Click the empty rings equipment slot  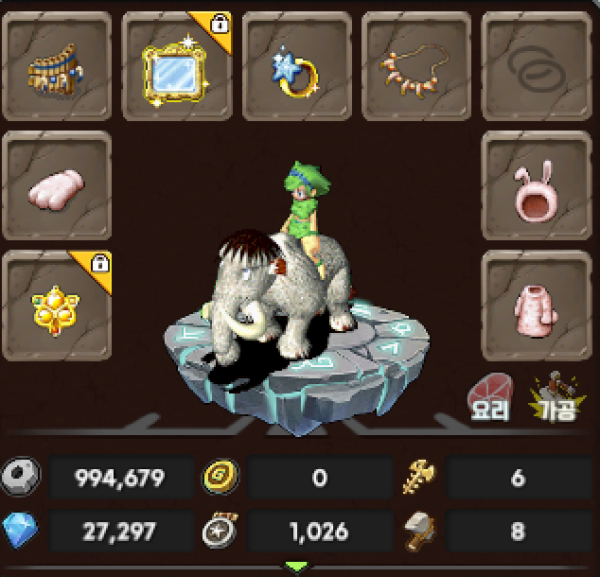point(536,66)
